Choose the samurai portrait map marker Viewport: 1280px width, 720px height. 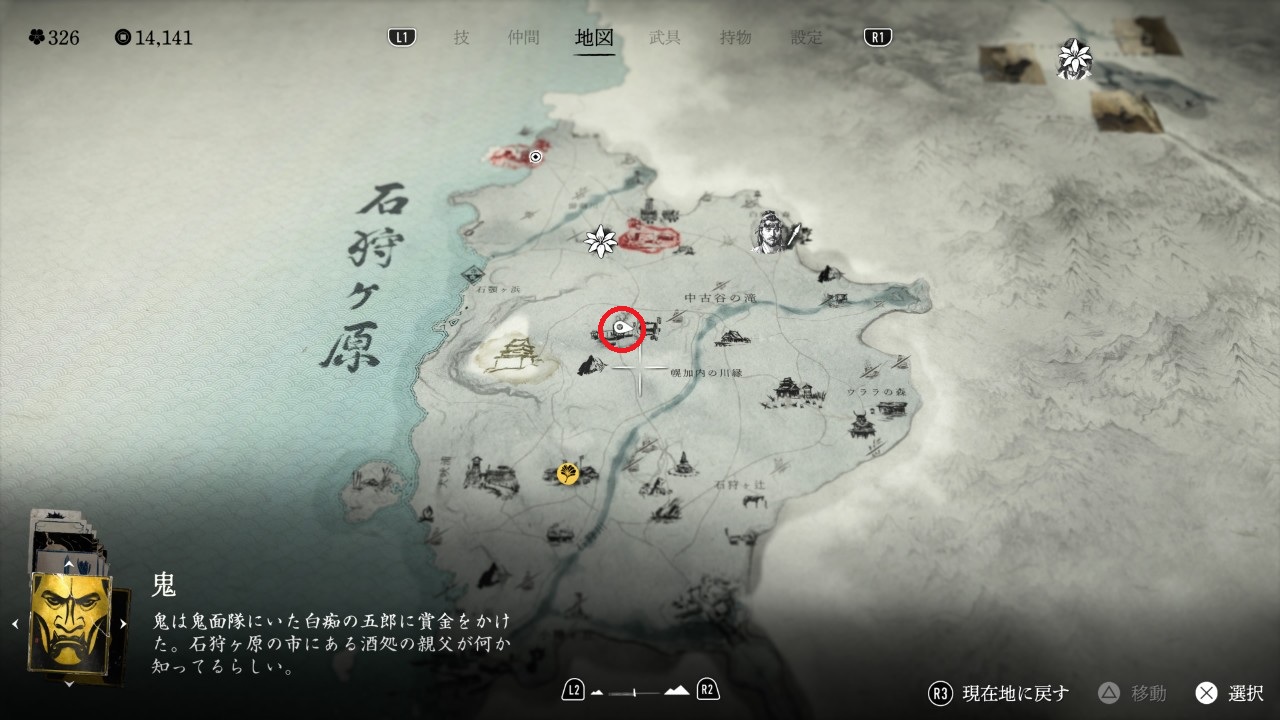(770, 232)
